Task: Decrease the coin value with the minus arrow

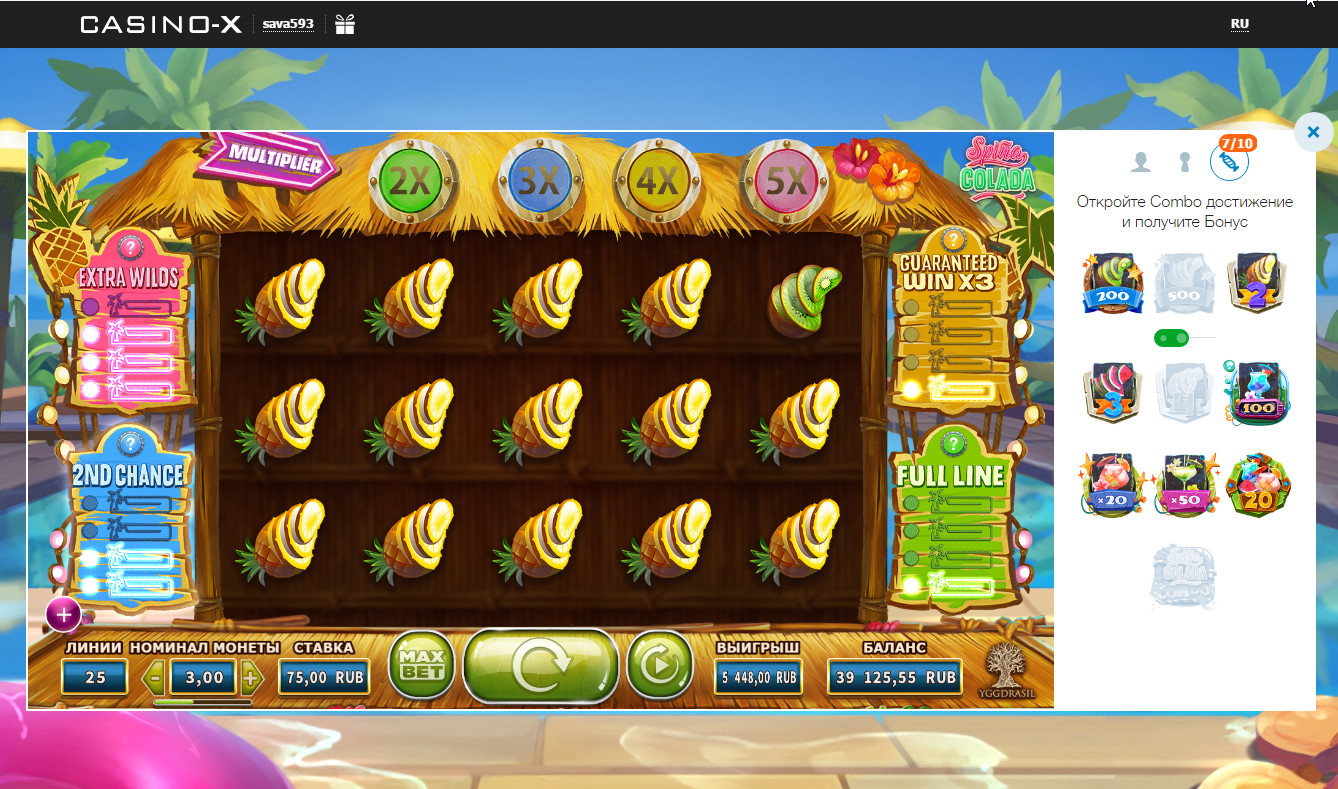Action: [155, 678]
